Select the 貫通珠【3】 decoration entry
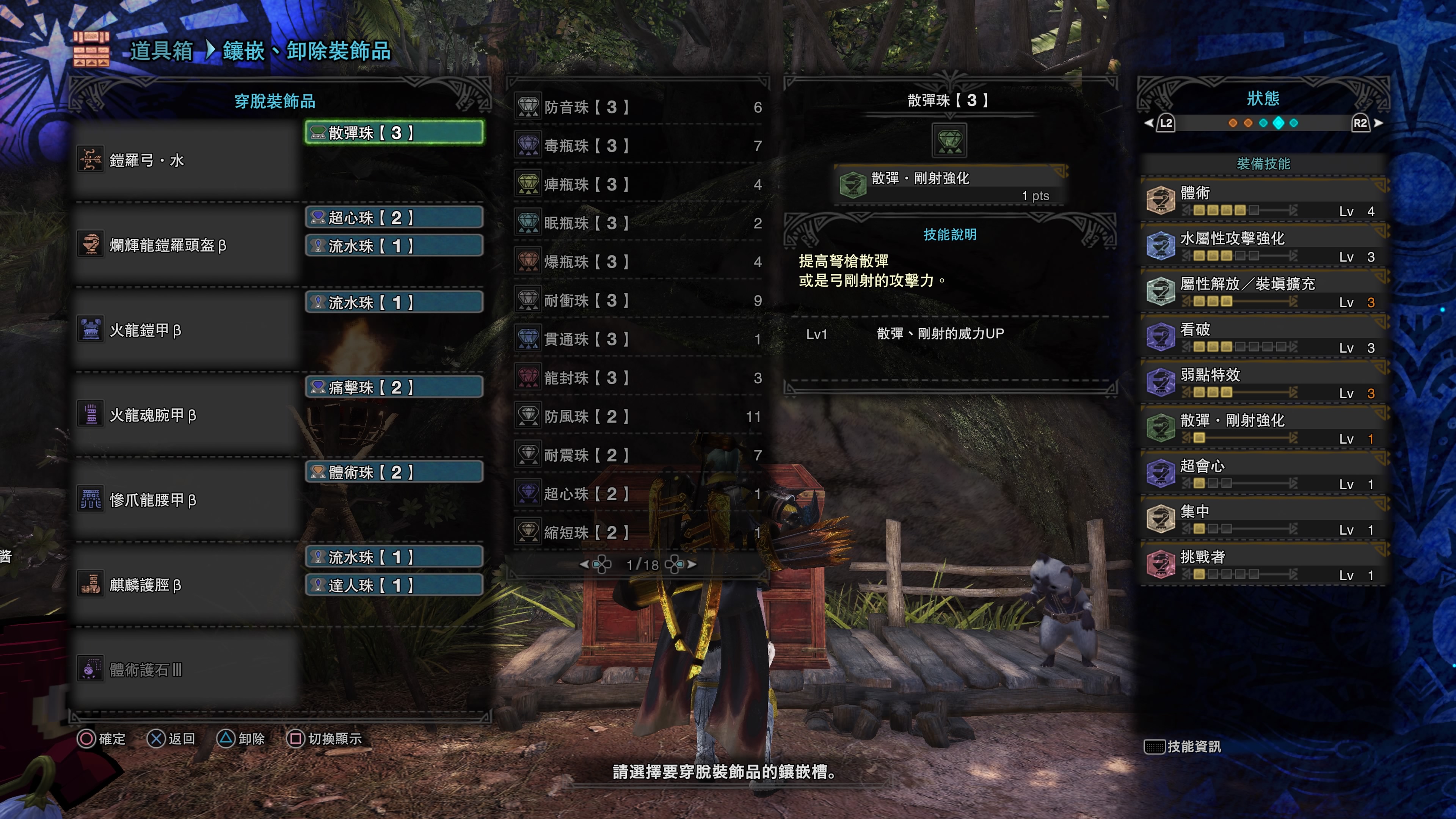Image resolution: width=1456 pixels, height=819 pixels. pyautogui.click(x=639, y=339)
